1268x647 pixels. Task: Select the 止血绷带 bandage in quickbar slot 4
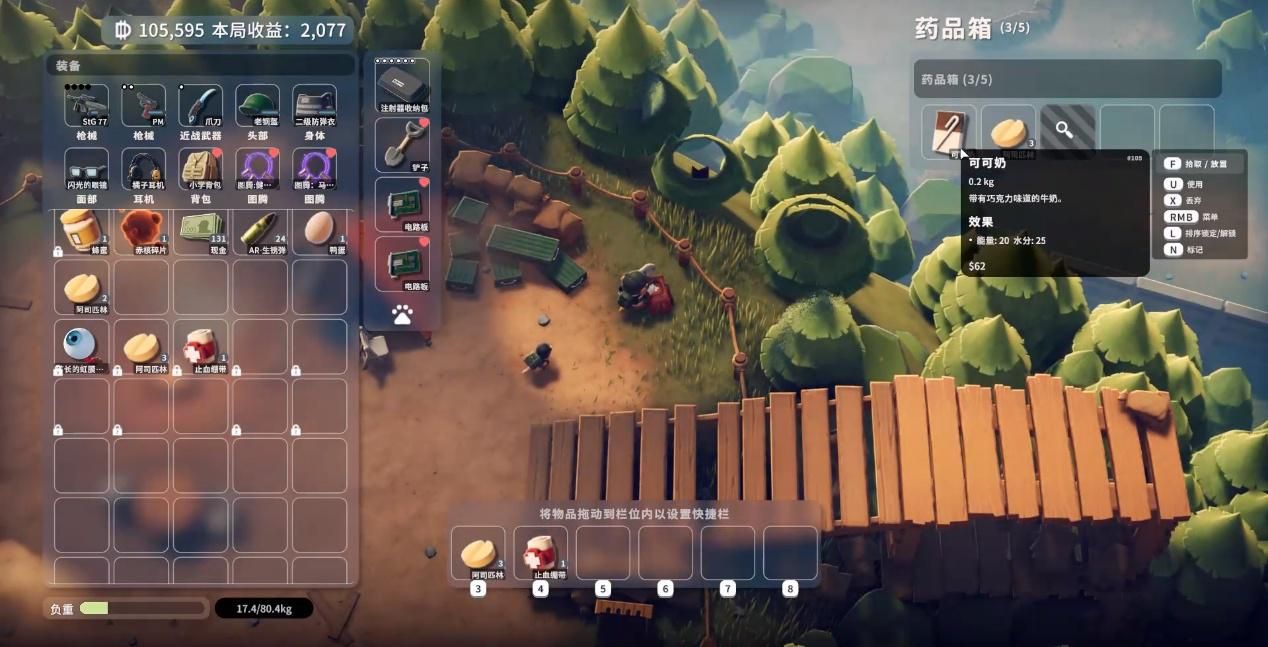coord(540,552)
